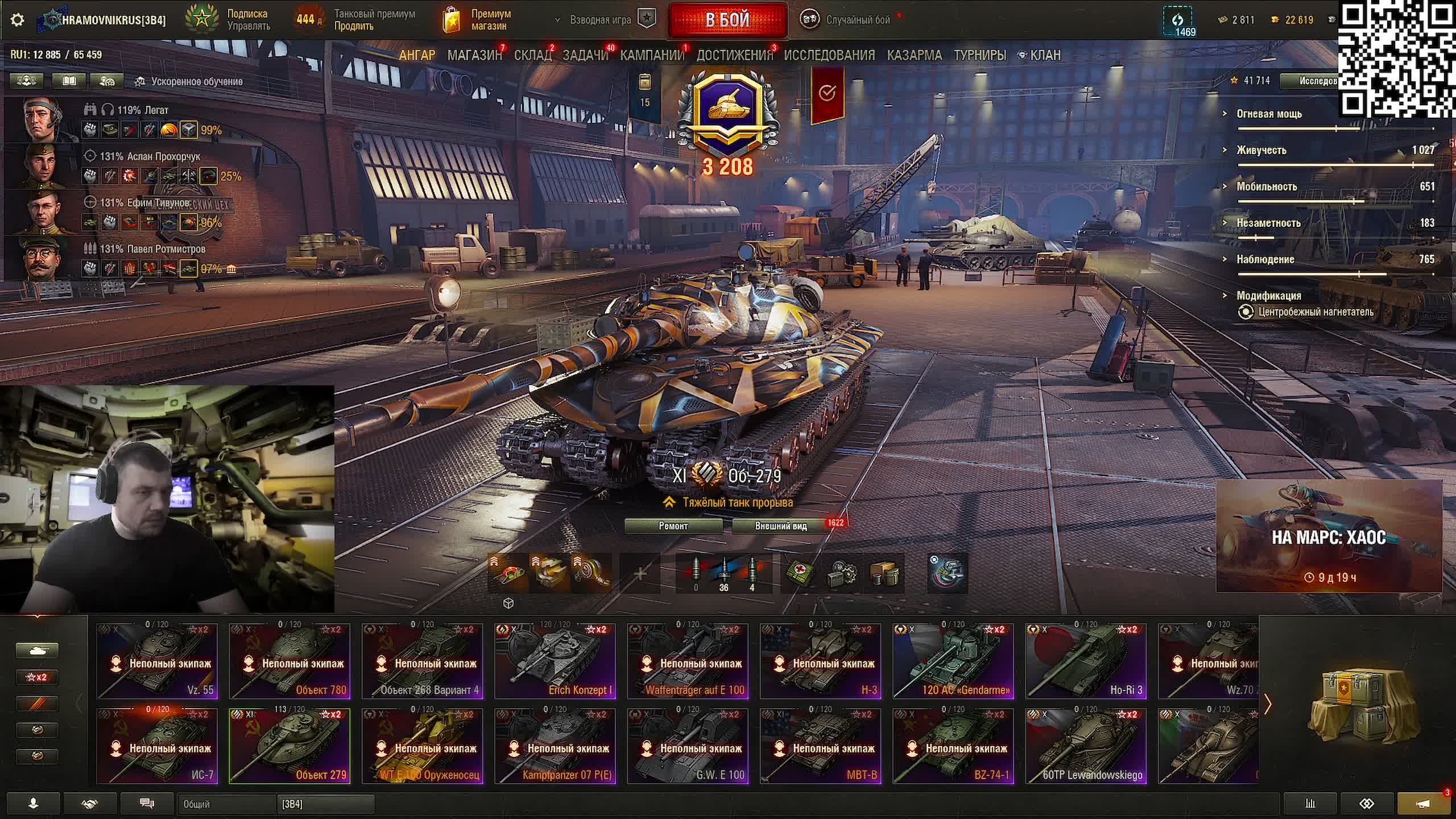This screenshot has width=1456, height=819.
Task: Open the НА МАРС: ХАОС event banner
Action: 1329,537
